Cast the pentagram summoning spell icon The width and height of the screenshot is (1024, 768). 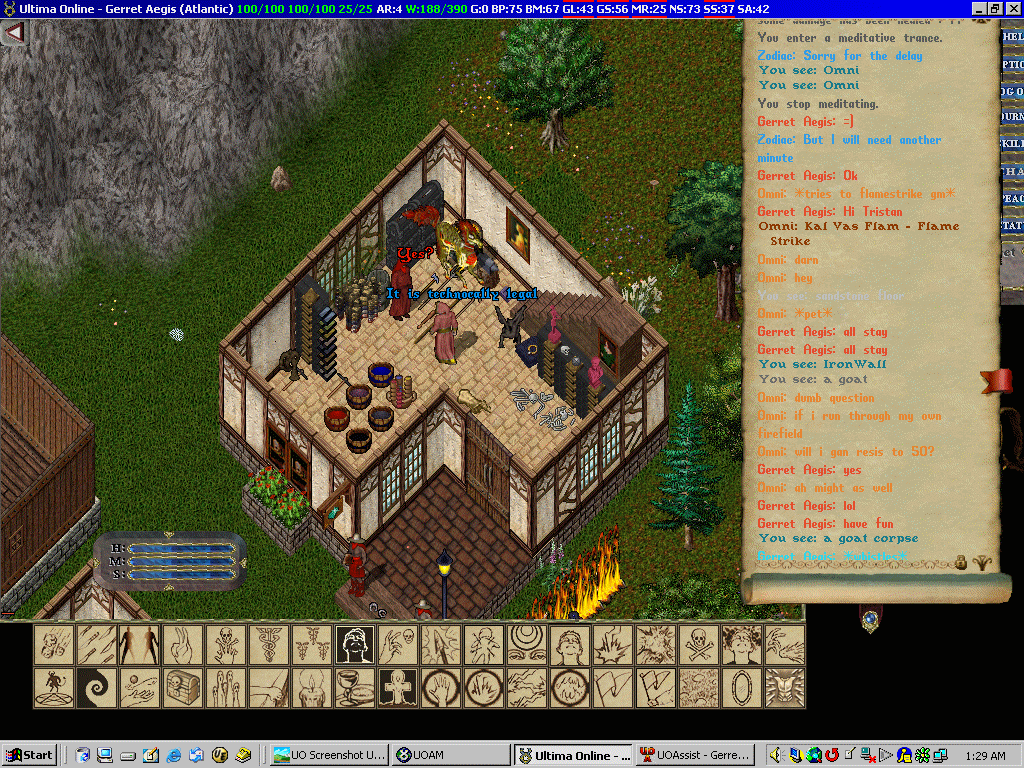pyautogui.click(x=54, y=688)
